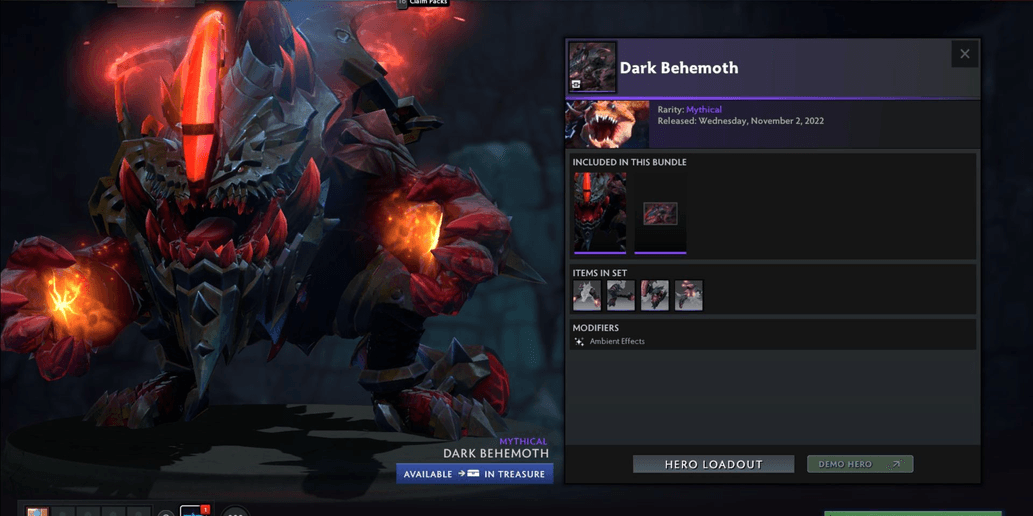Close the Dark Behemoth details panel
The width and height of the screenshot is (1033, 516).
click(964, 54)
